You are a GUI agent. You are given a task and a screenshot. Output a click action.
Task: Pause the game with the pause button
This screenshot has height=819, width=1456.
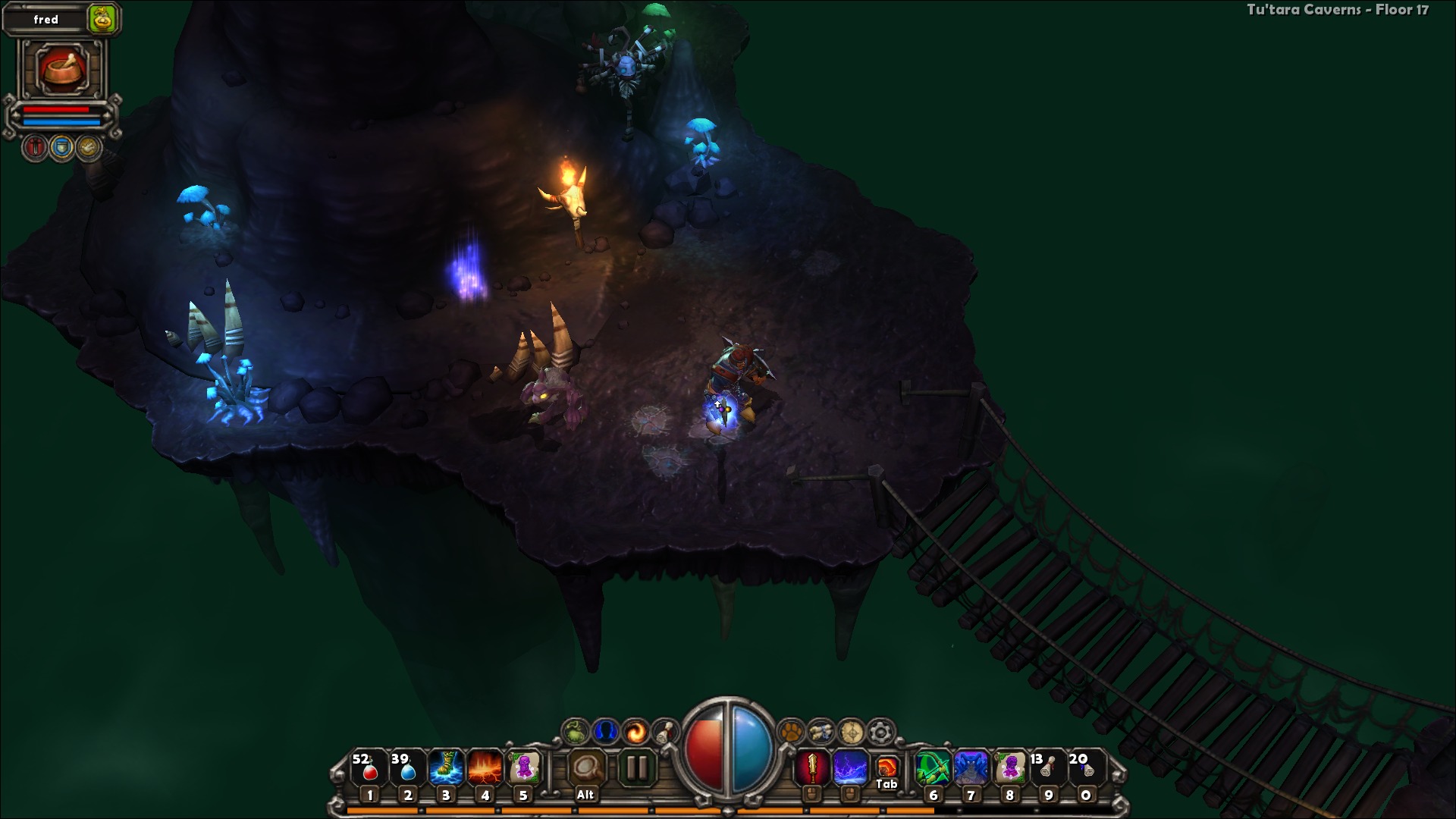tap(636, 768)
